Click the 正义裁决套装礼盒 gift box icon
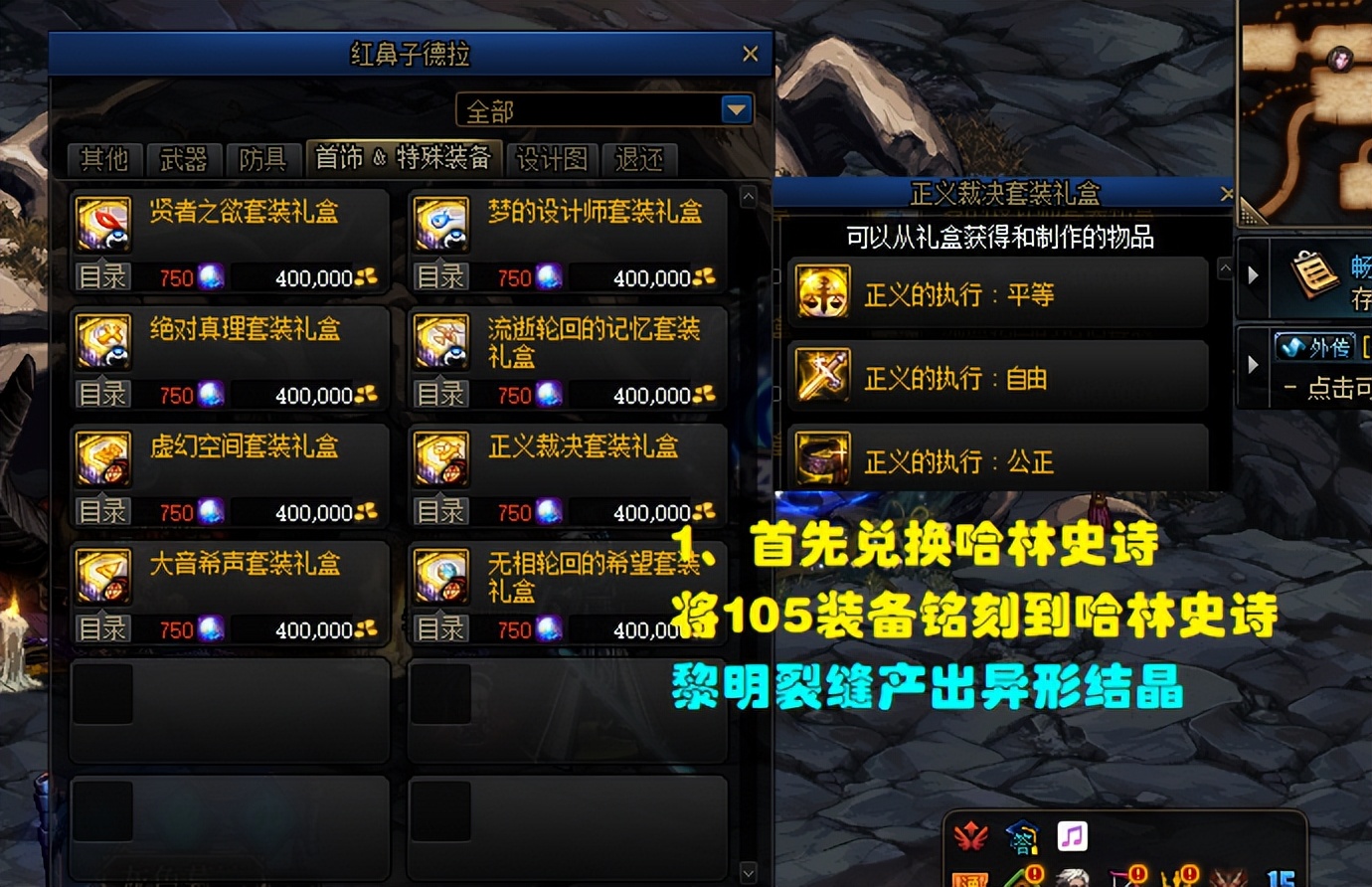The height and width of the screenshot is (887, 1372). (440, 457)
